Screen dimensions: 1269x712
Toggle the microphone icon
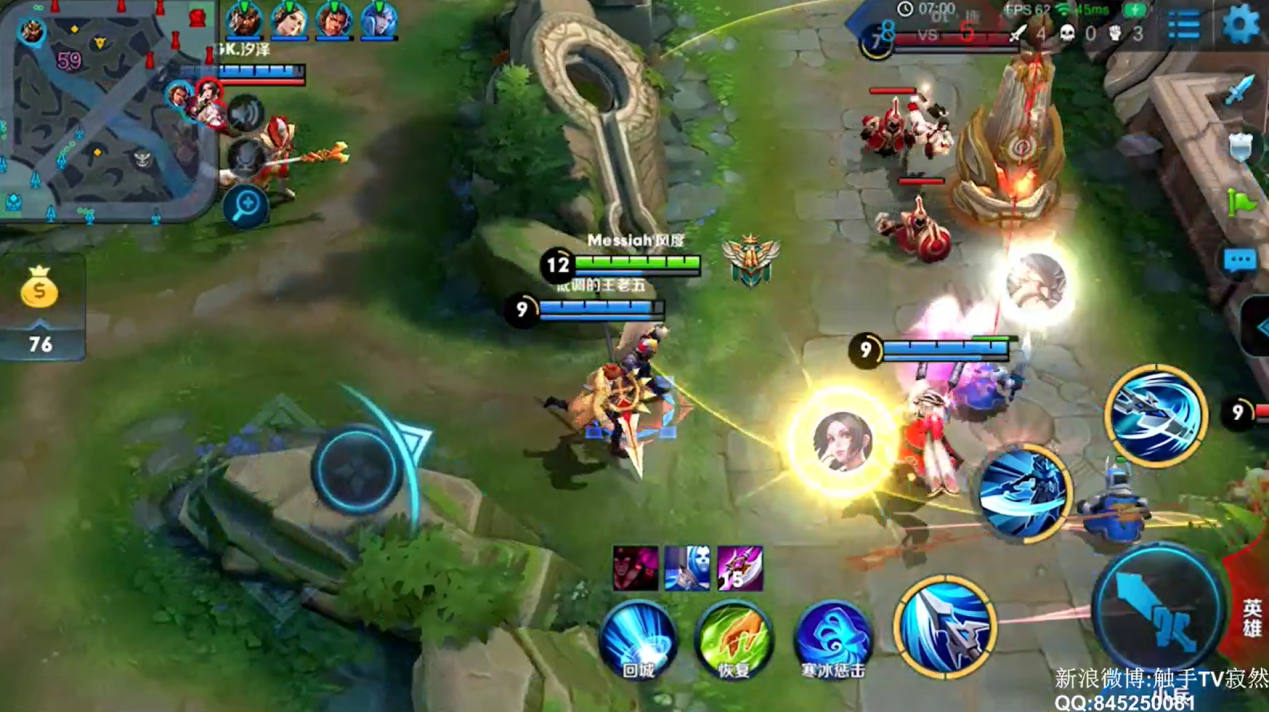coord(245,158)
